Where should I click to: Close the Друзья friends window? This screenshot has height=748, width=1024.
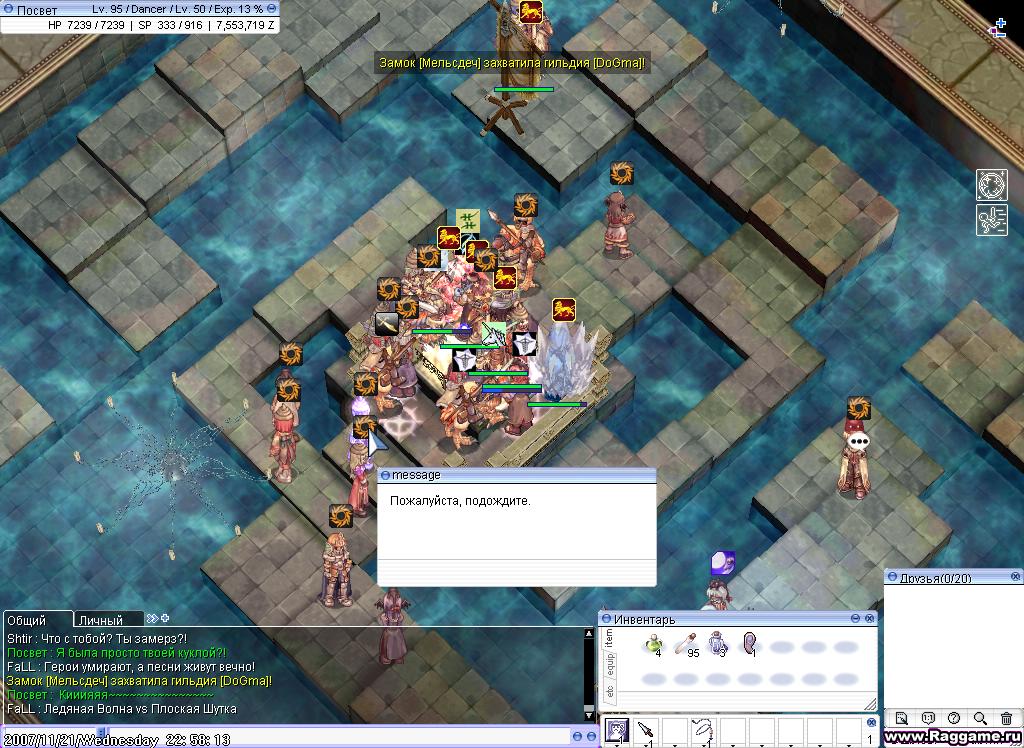click(1015, 577)
